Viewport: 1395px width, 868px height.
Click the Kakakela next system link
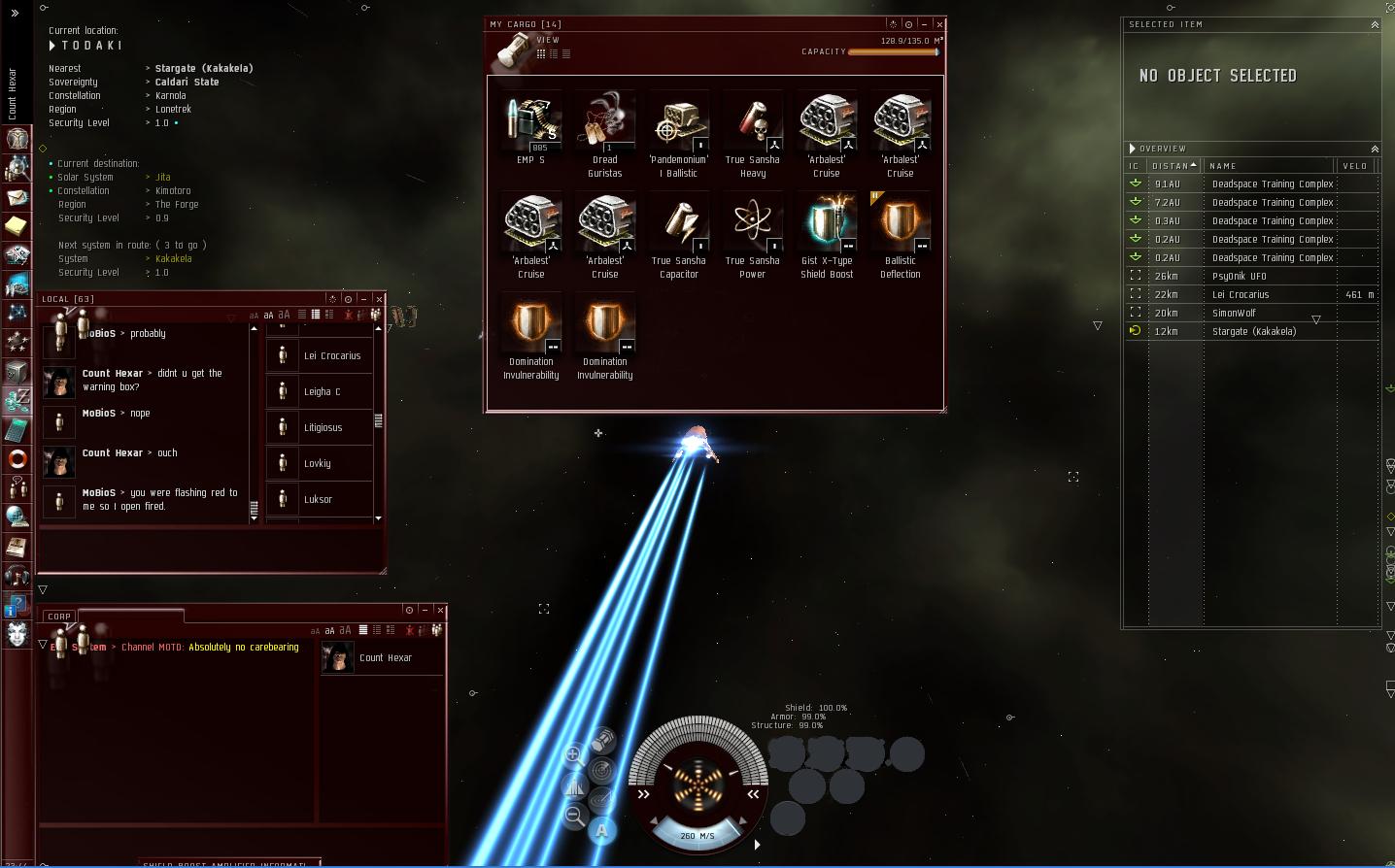[x=173, y=259]
